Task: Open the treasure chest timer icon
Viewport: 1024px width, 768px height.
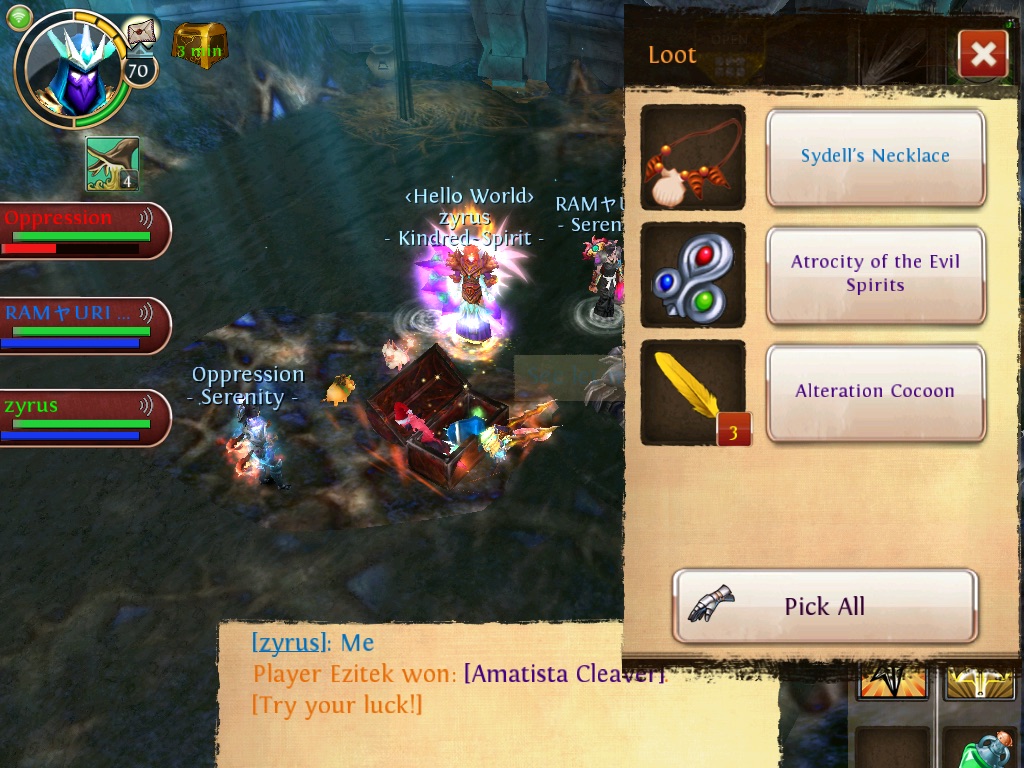Action: click(x=200, y=45)
